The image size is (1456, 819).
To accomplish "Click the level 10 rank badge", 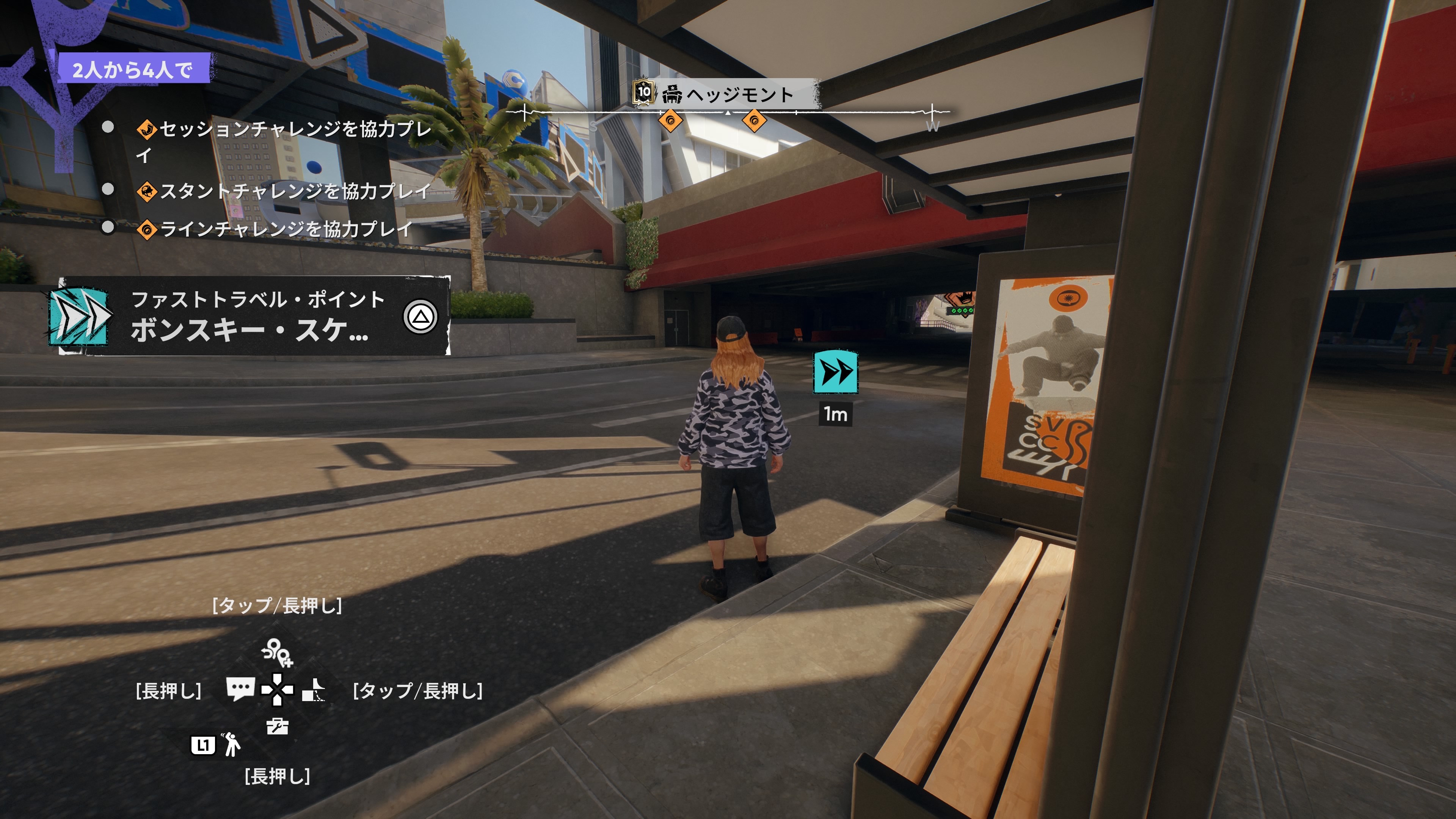I will pyautogui.click(x=643, y=93).
